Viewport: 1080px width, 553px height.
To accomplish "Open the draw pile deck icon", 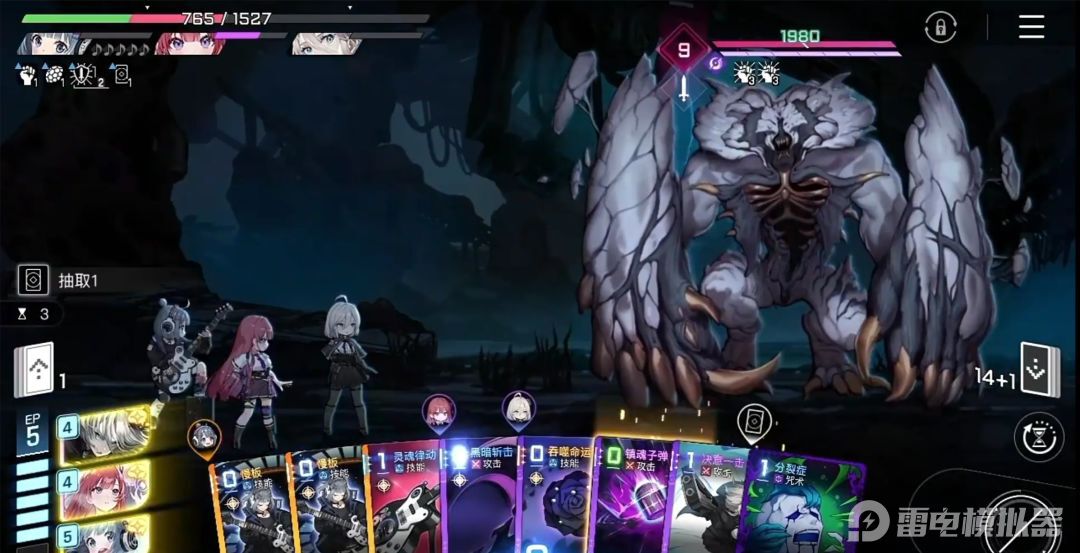I will (33, 370).
